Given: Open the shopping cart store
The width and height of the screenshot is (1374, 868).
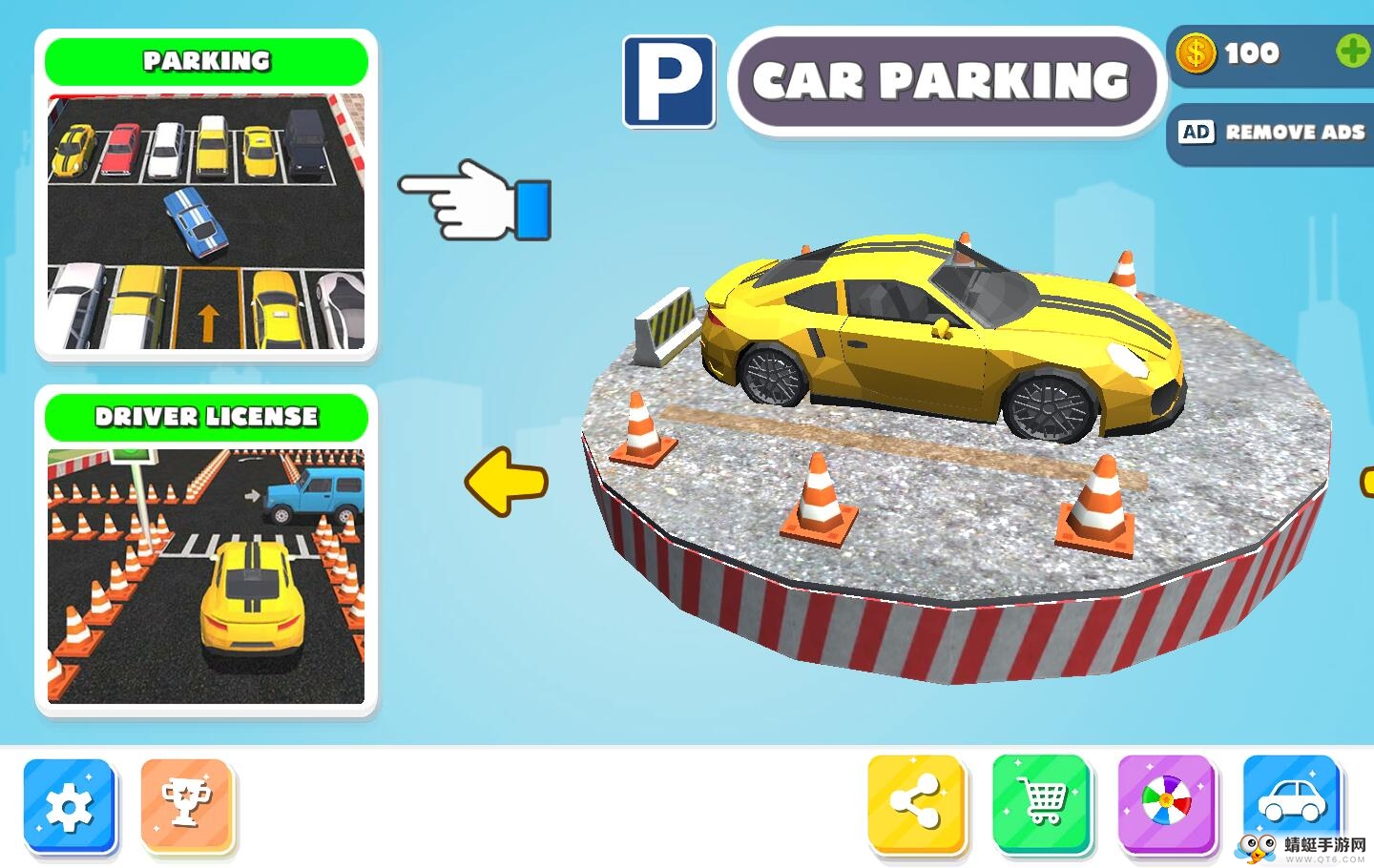Looking at the screenshot, I should (x=1041, y=801).
